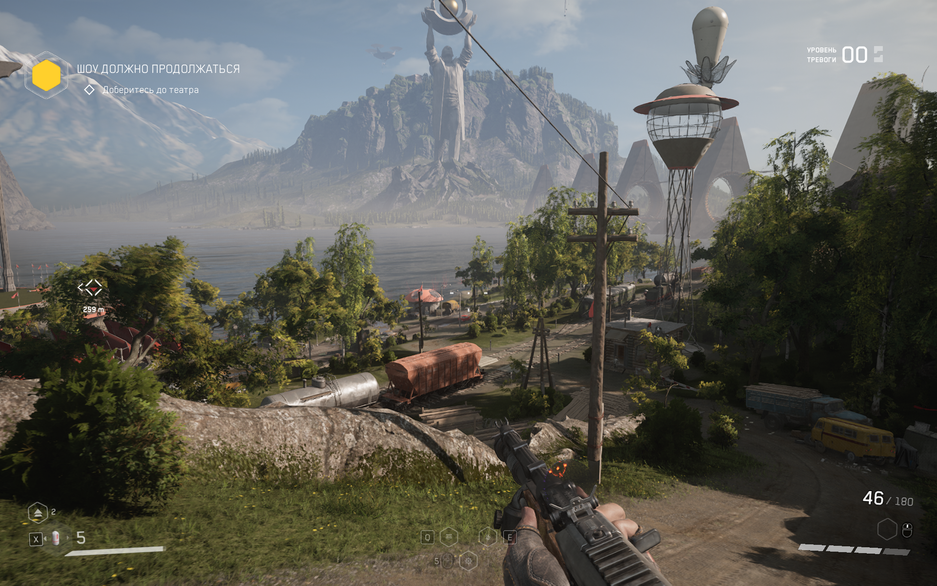Activate the empty hexagon ability slot near ammo

886,528
